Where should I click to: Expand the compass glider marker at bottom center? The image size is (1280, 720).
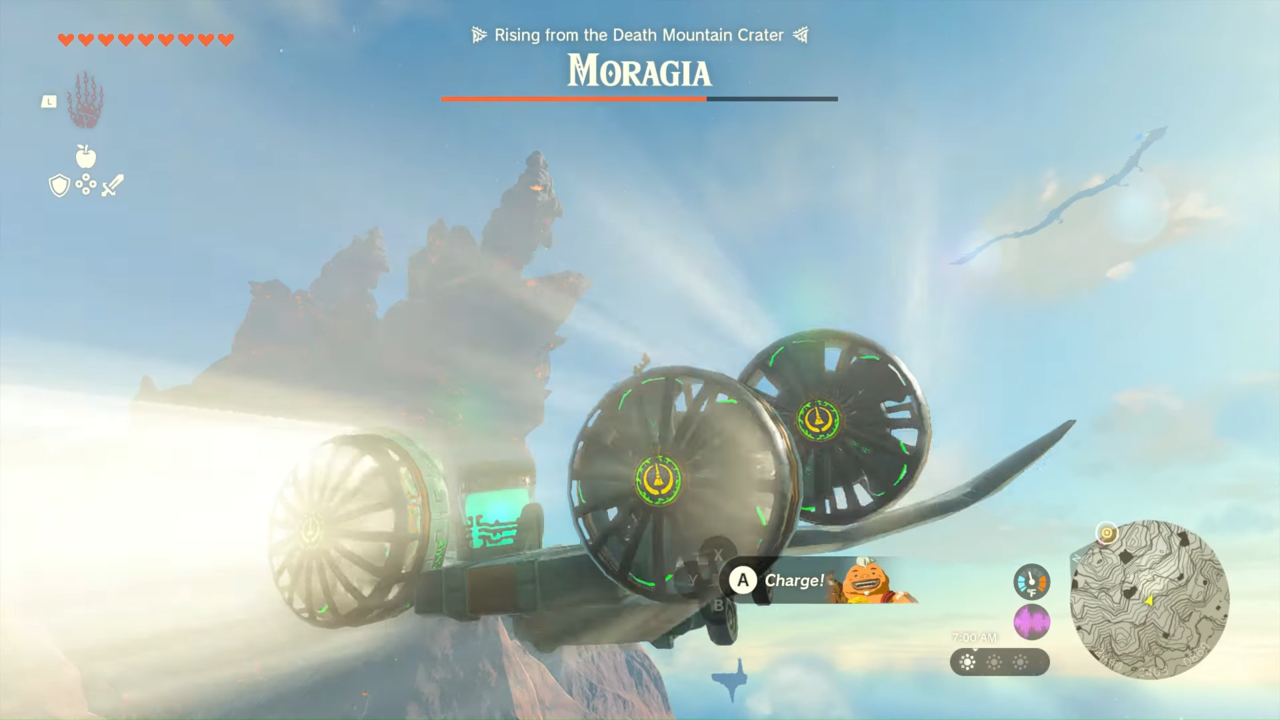[x=730, y=680]
